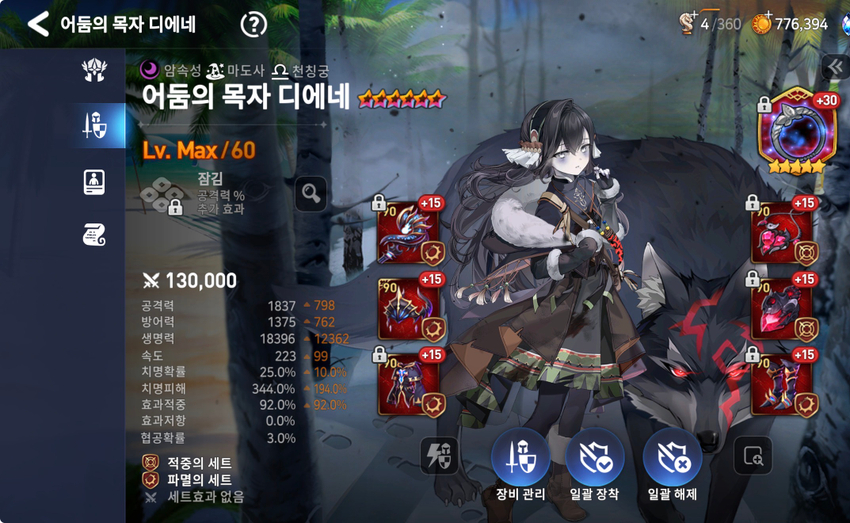This screenshot has height=523, width=850.
Task: Select the equipped +30 artifact slot
Action: click(795, 133)
